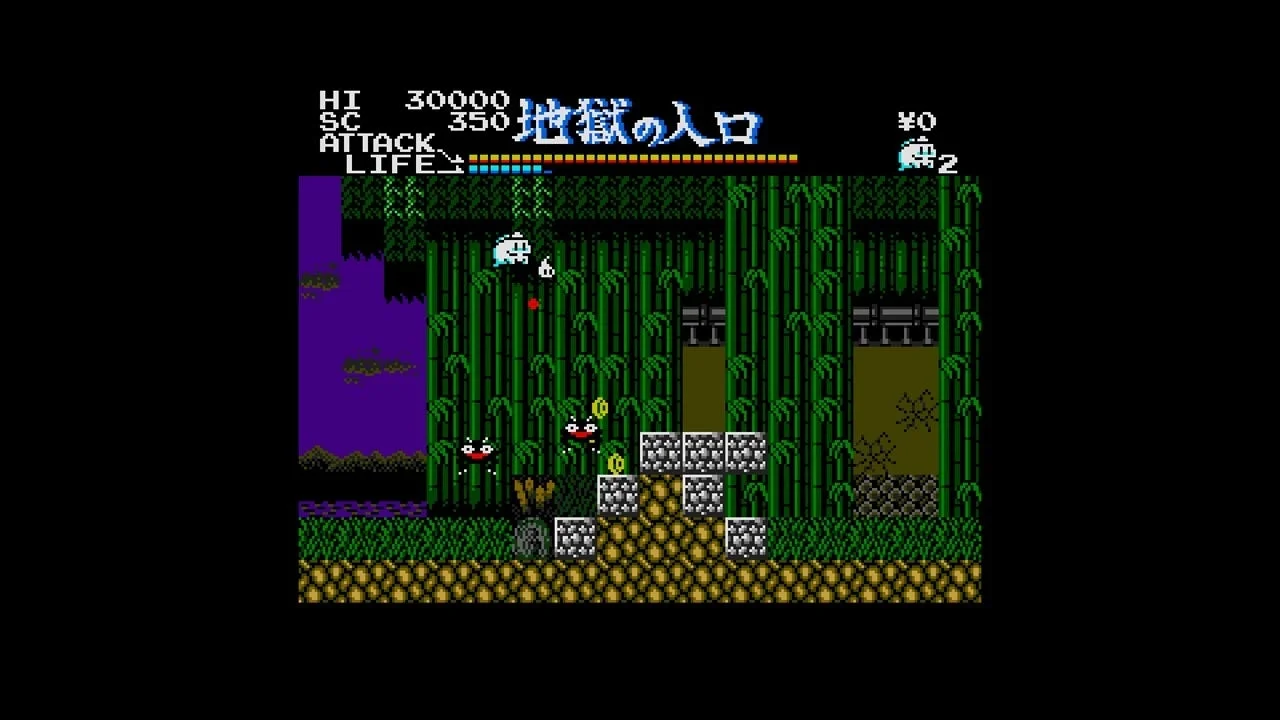Click the upper spinning coin
This screenshot has height=720, width=1280.
click(x=599, y=408)
